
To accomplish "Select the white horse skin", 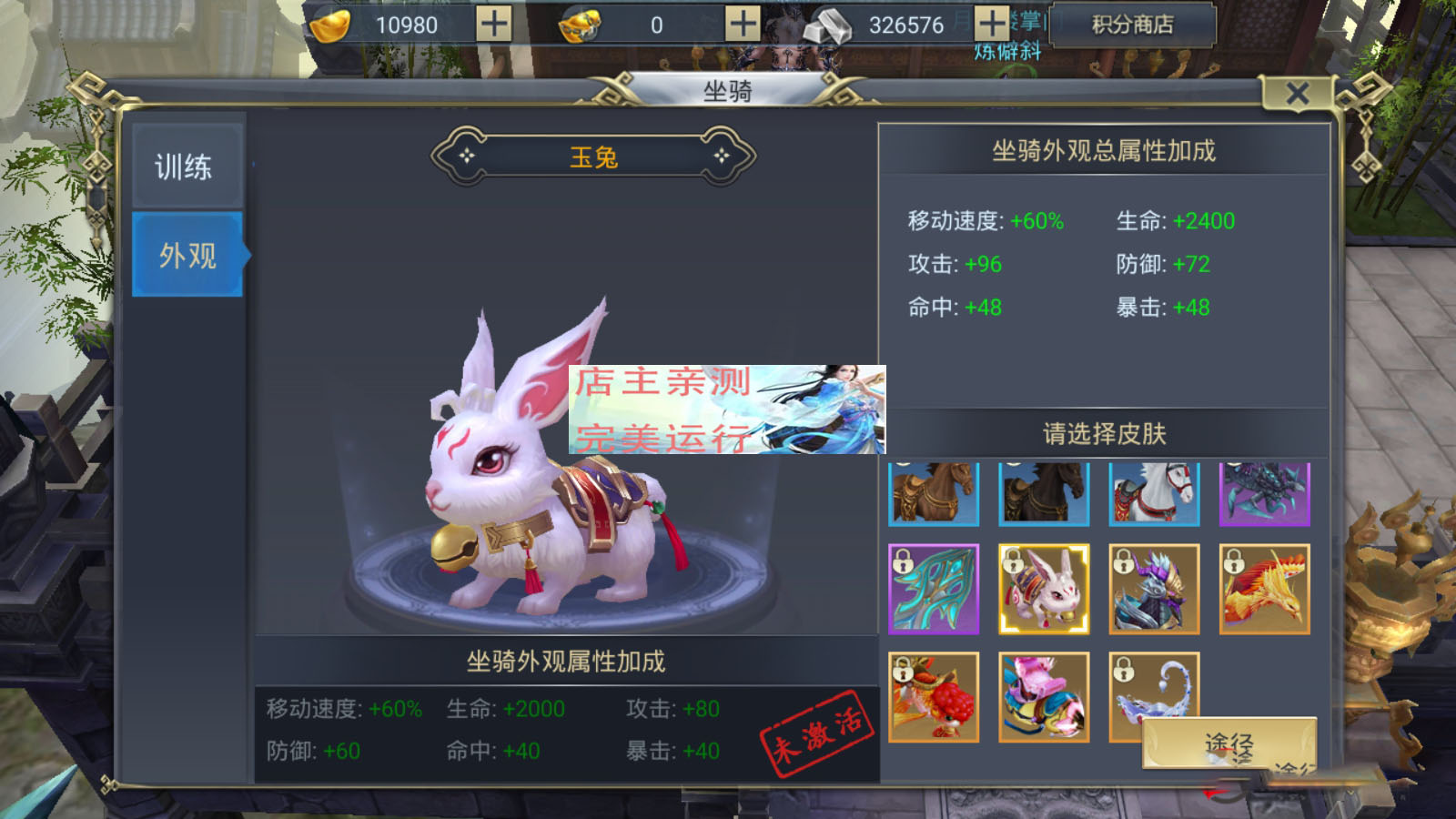I will (1154, 493).
